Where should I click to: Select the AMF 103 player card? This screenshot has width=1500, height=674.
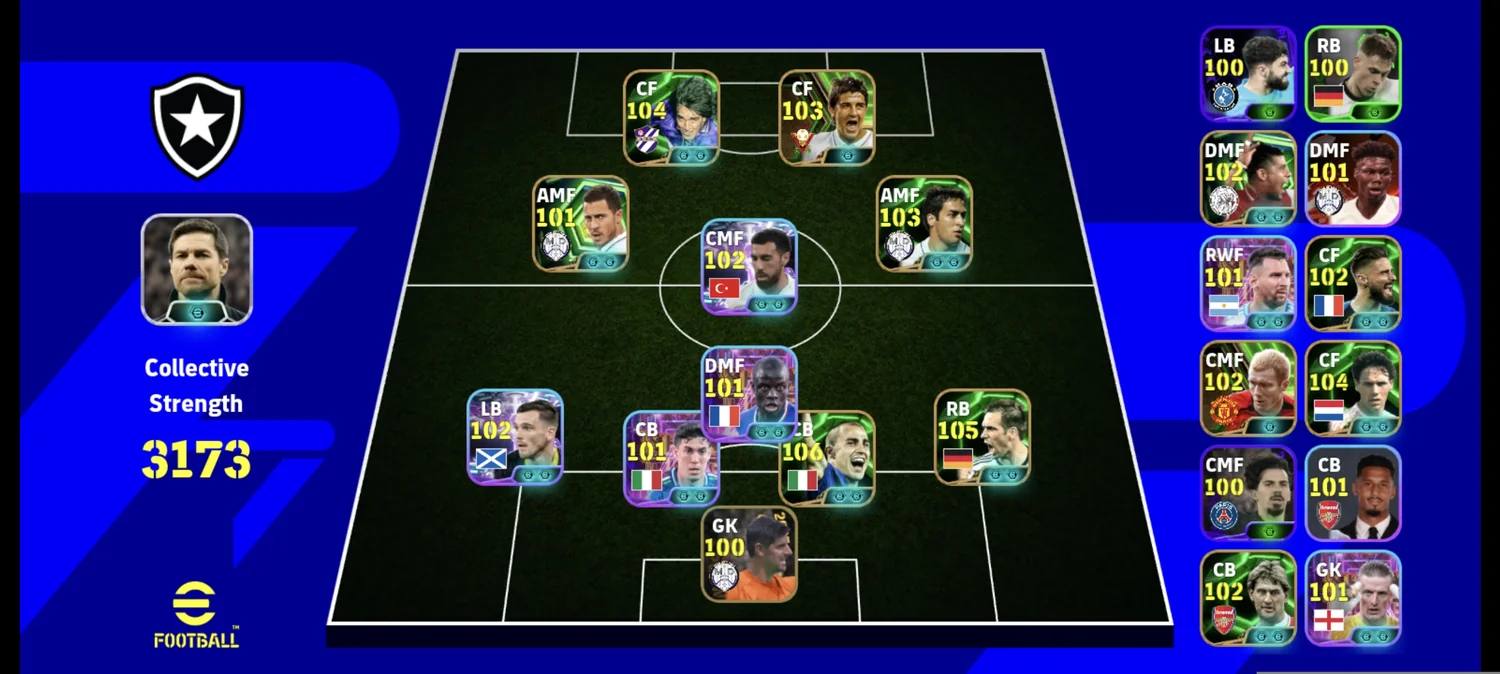924,224
